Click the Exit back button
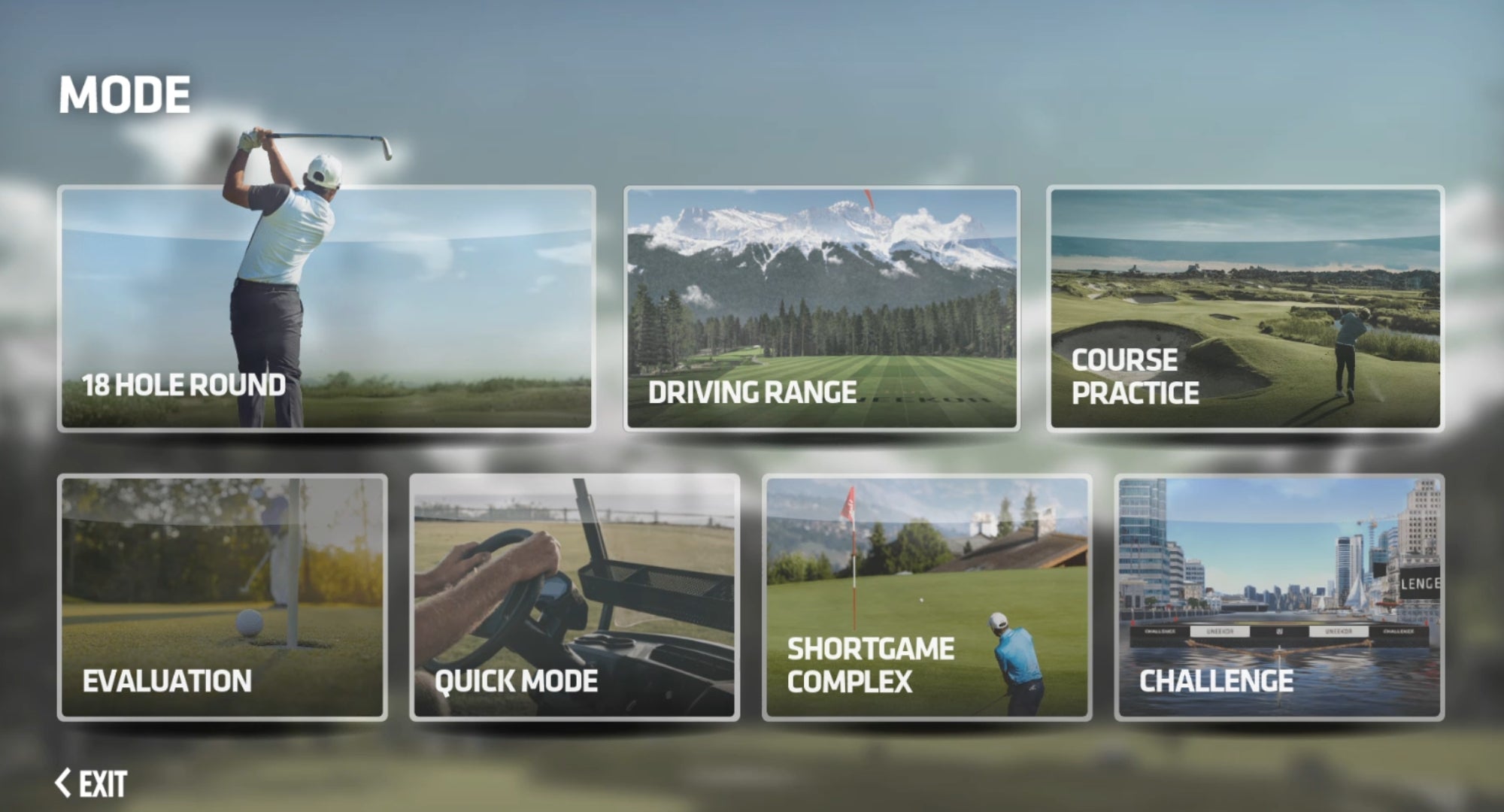Image resolution: width=1504 pixels, height=812 pixels. tap(92, 783)
